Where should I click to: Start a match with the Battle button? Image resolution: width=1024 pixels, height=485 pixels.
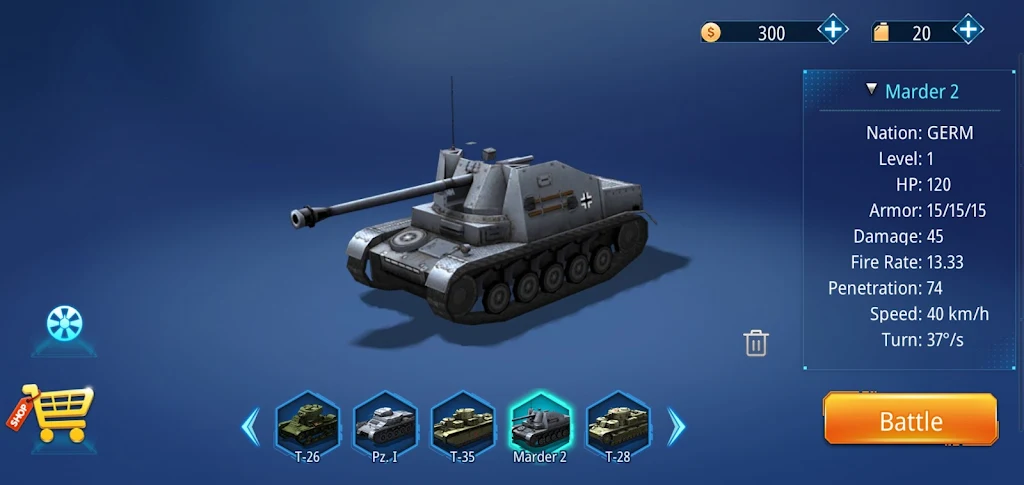[x=910, y=420]
